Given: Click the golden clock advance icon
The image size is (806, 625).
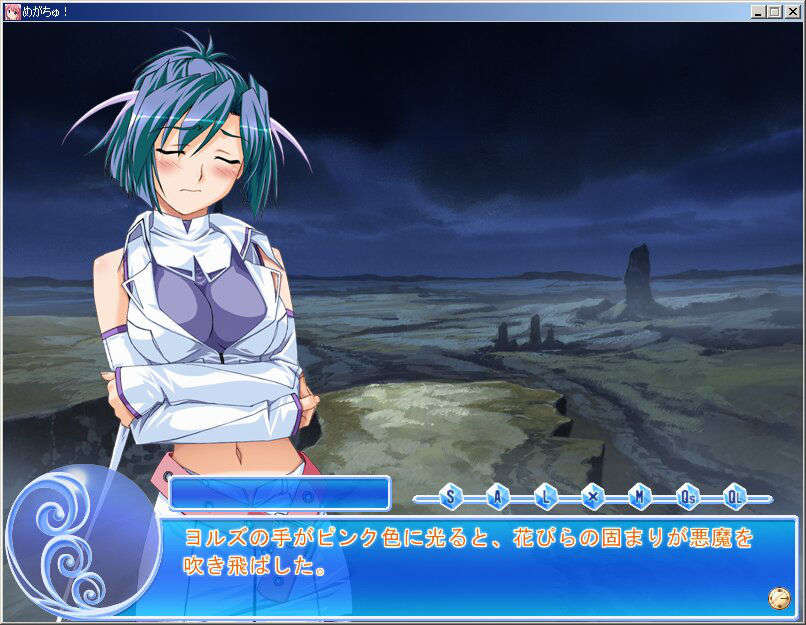Looking at the screenshot, I should point(779,597).
